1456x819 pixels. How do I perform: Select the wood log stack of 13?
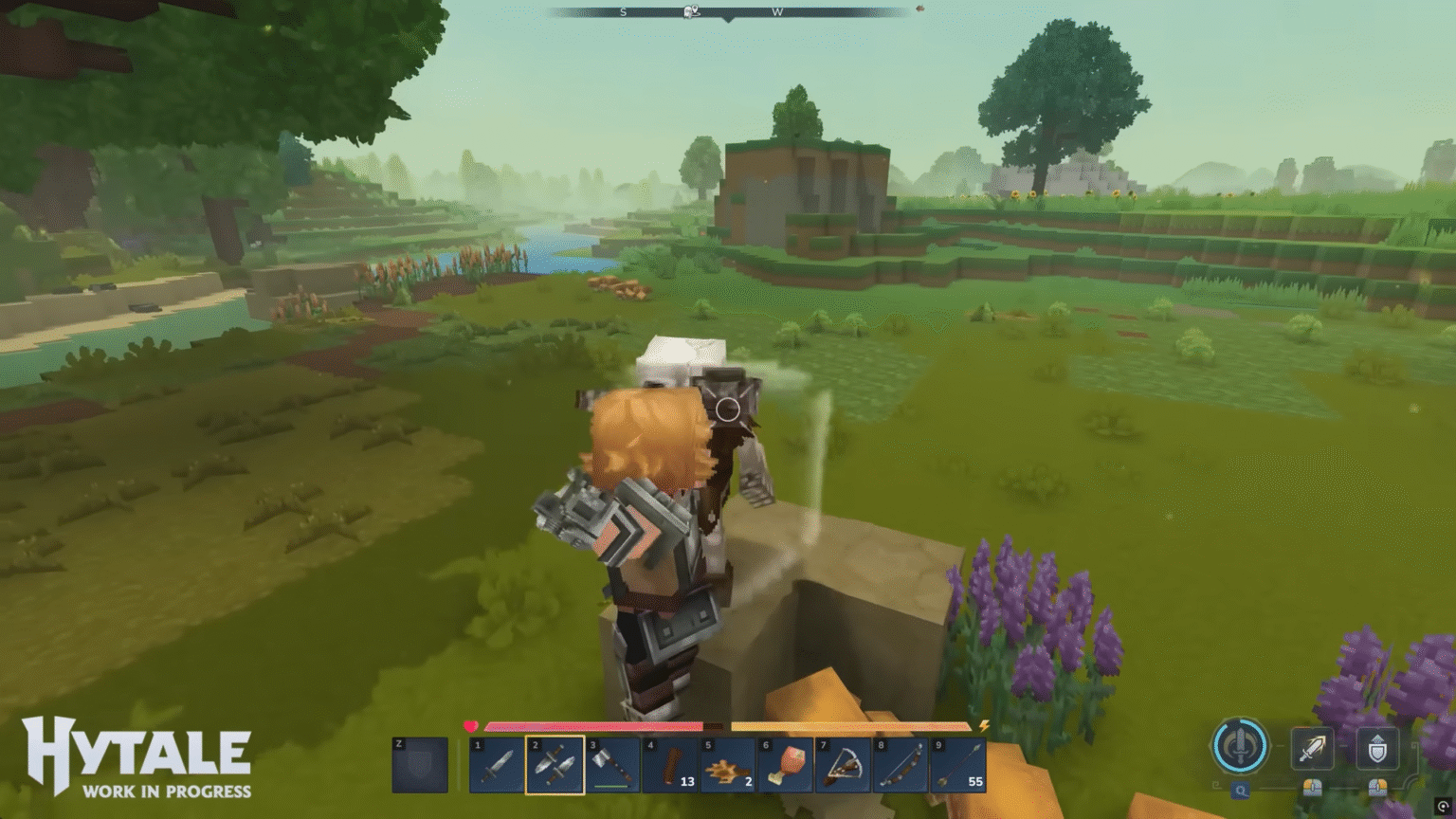(x=670, y=766)
